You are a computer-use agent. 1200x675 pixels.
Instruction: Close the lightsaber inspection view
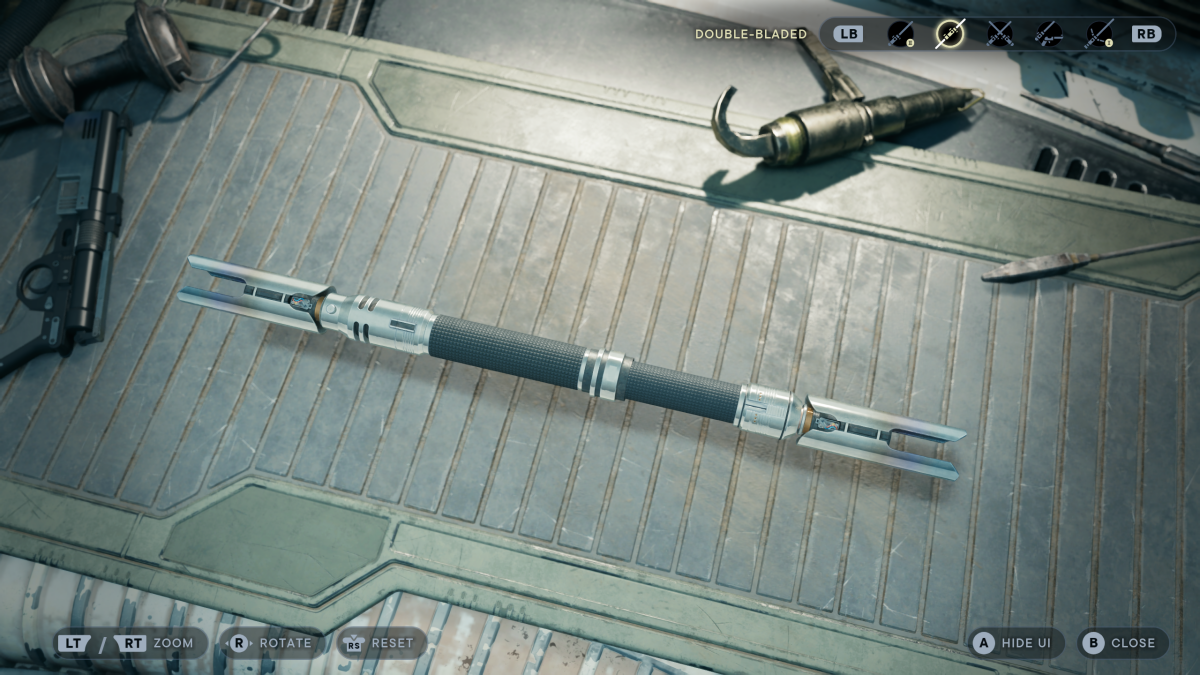coord(1121,643)
